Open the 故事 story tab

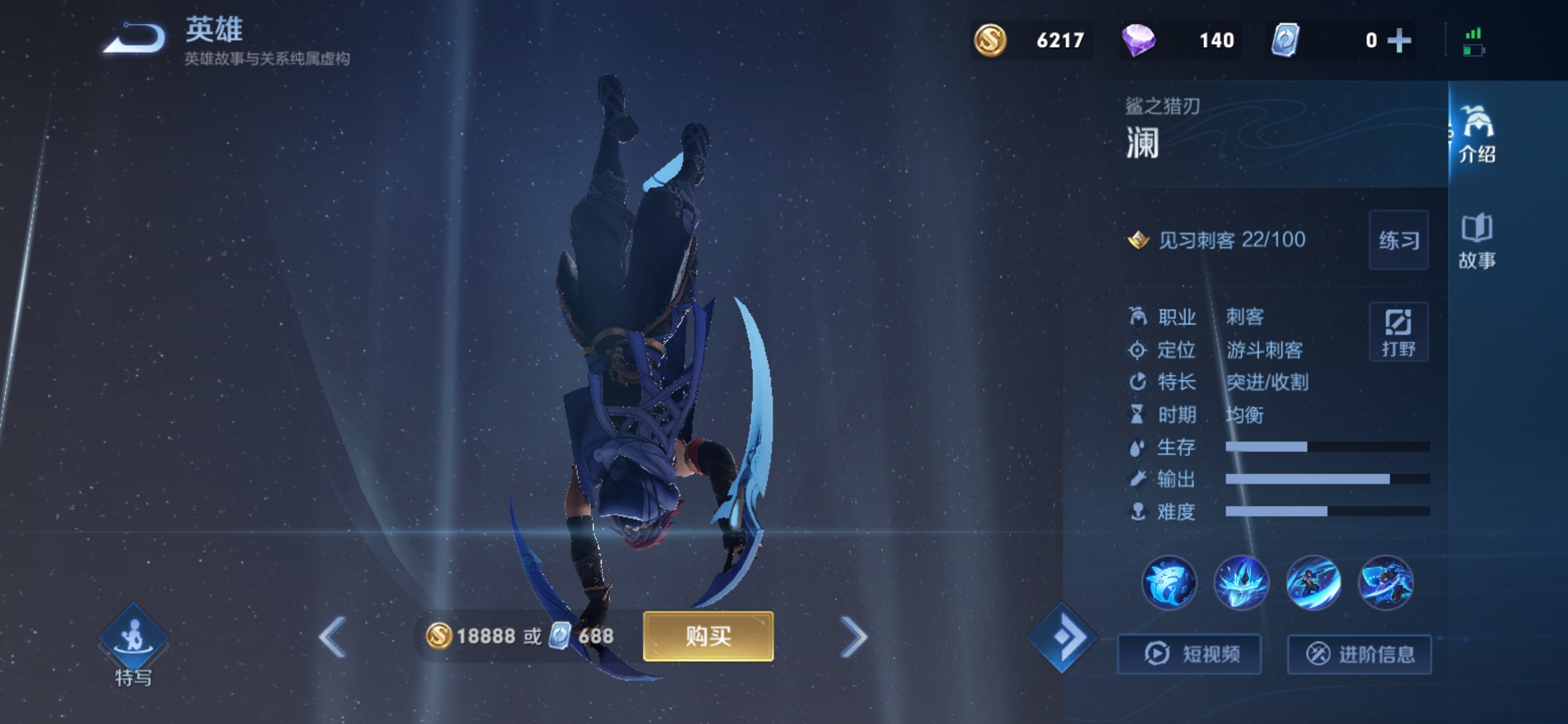(1477, 241)
